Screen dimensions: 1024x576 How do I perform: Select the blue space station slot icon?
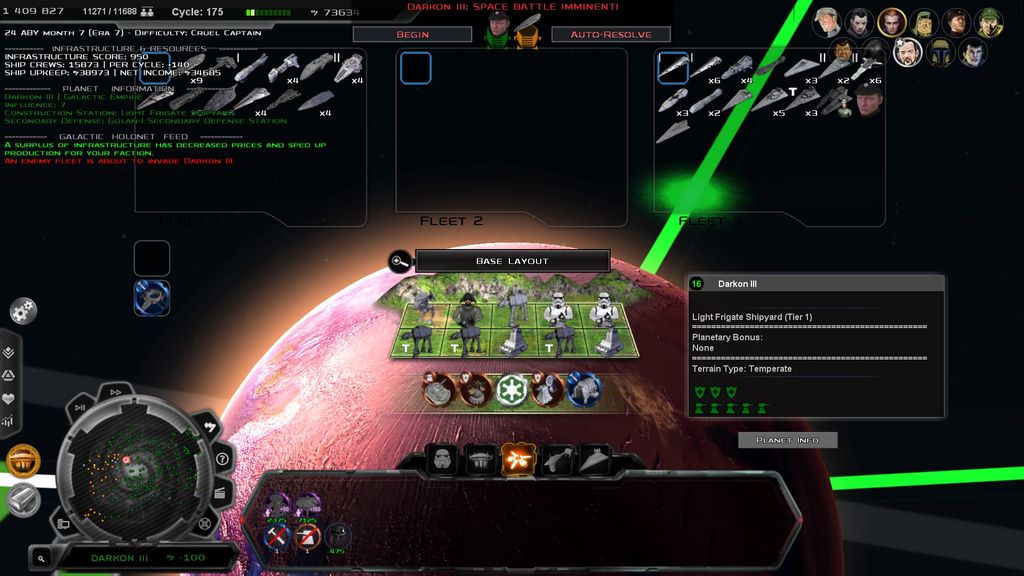[x=152, y=297]
